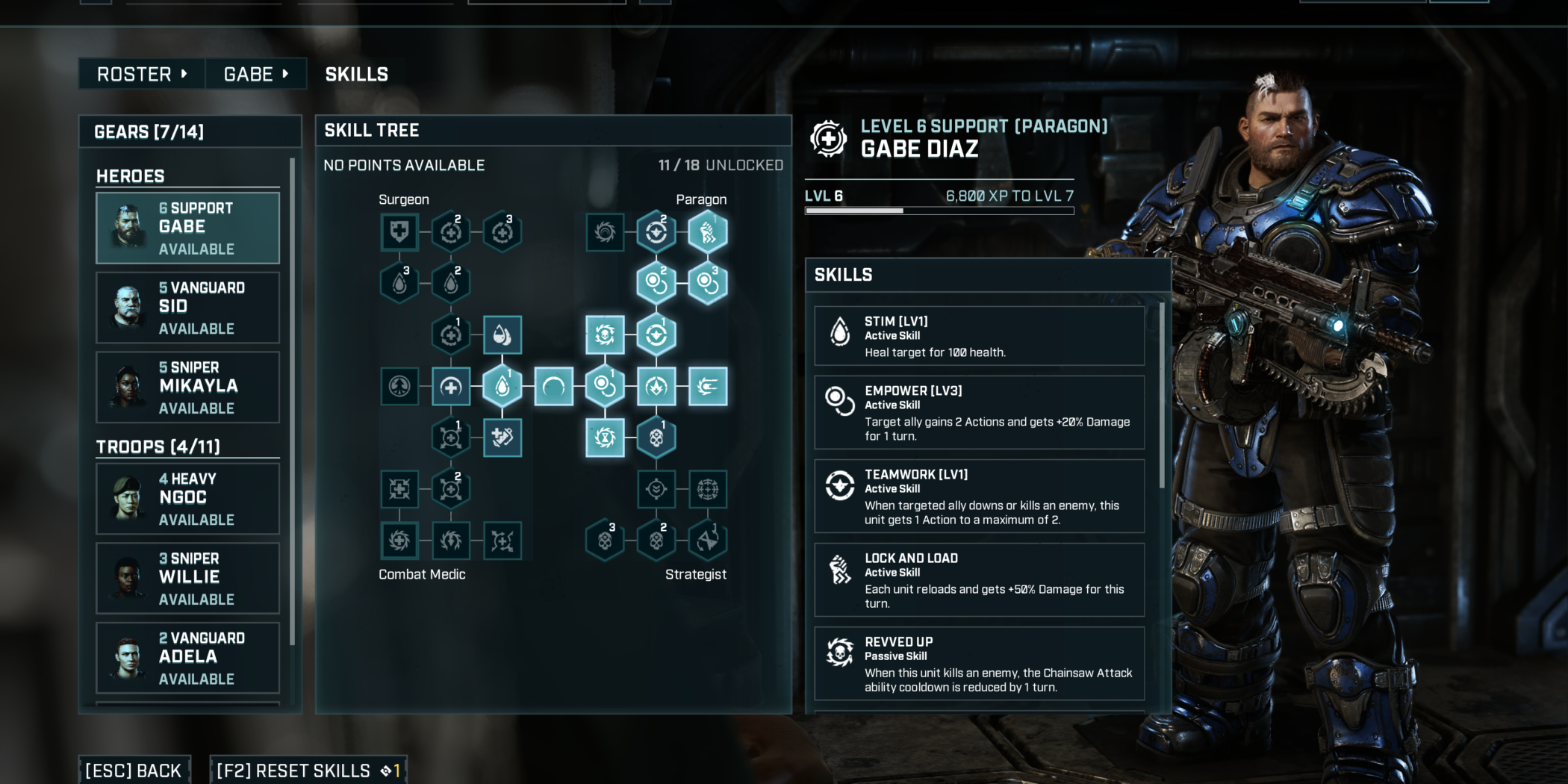Click the skills list scrollbar
1568x784 pixels.
[1161, 396]
